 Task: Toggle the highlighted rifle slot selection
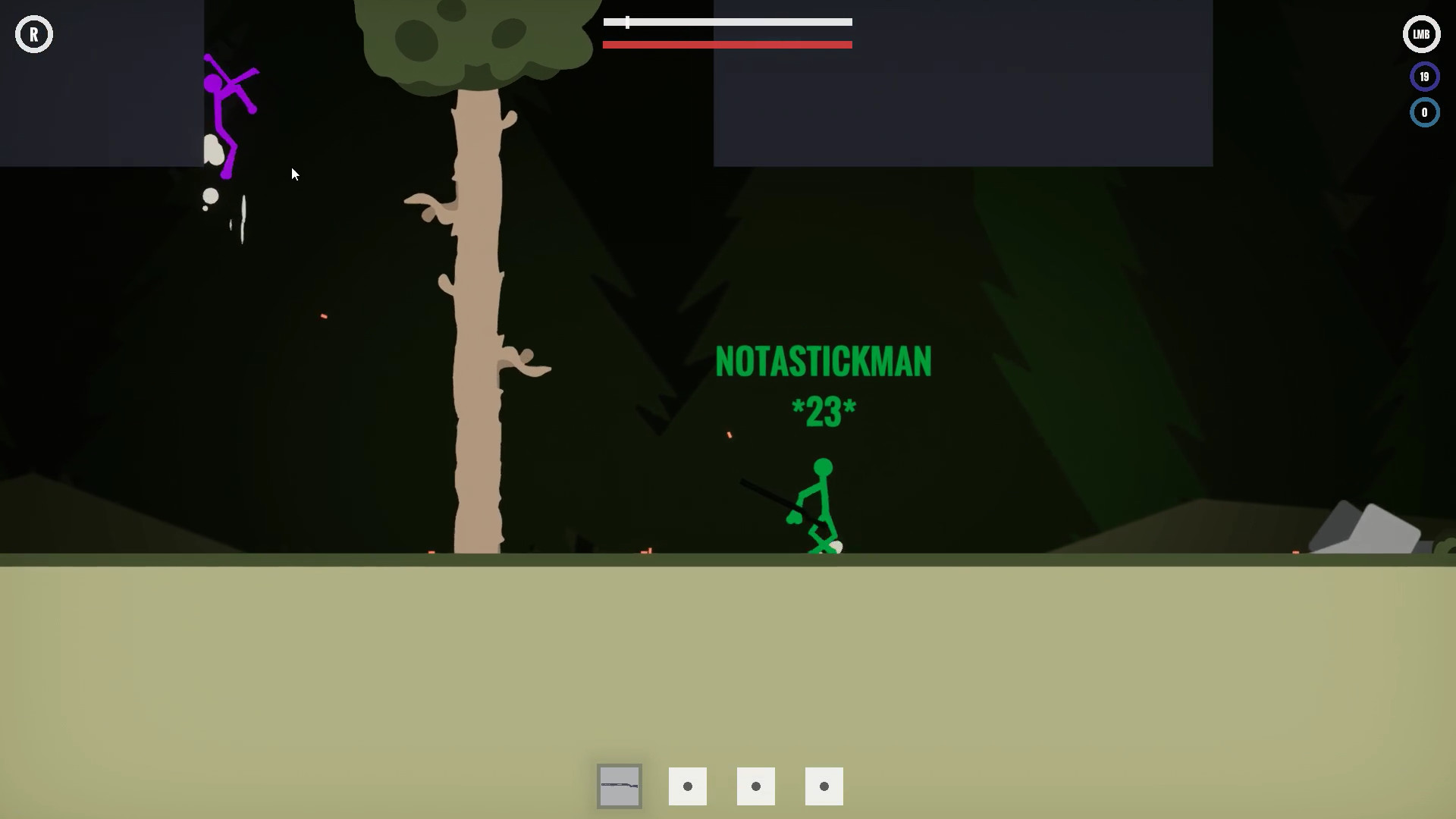pos(620,786)
